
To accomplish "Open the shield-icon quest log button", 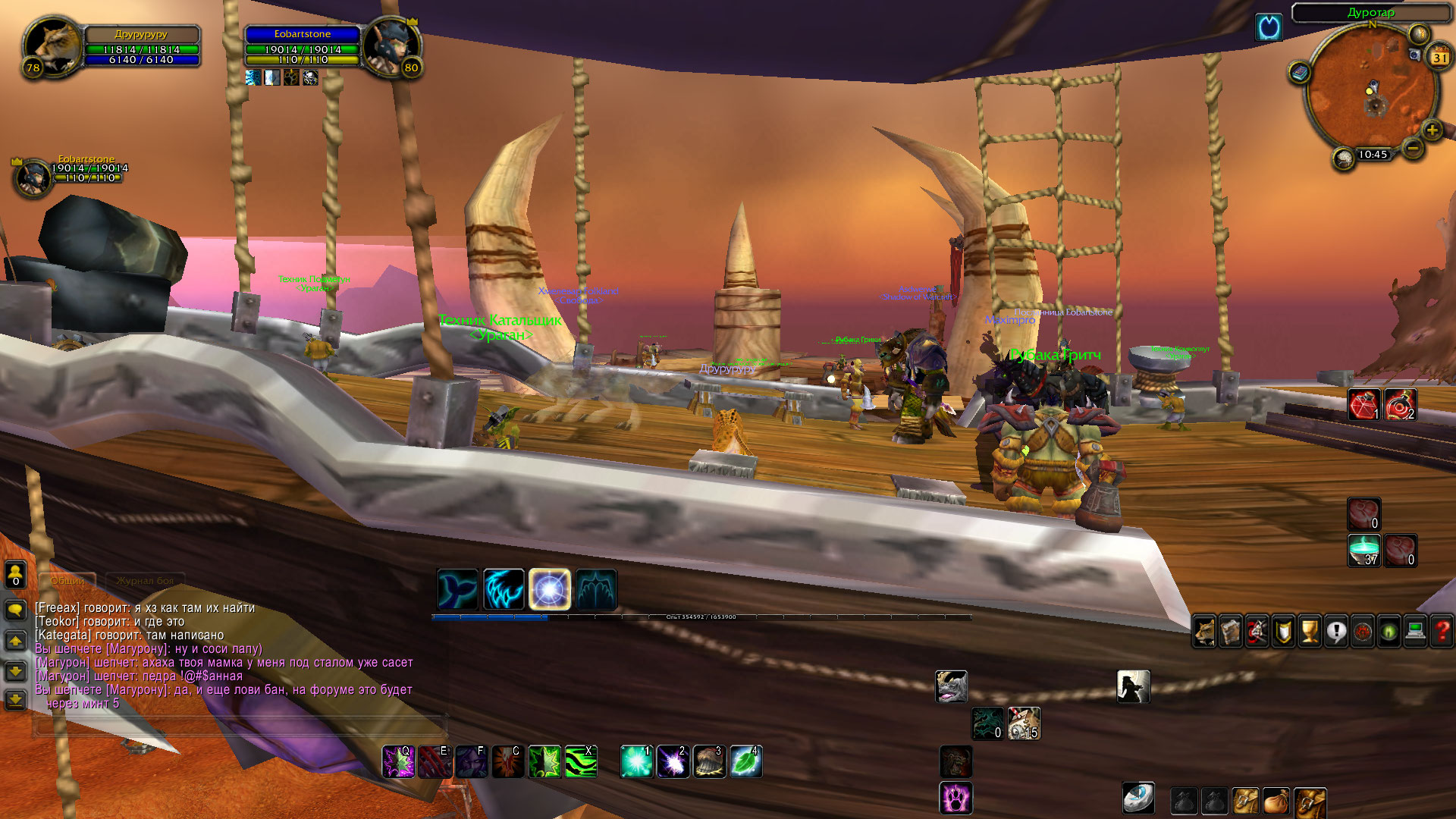I will pos(1283,632).
